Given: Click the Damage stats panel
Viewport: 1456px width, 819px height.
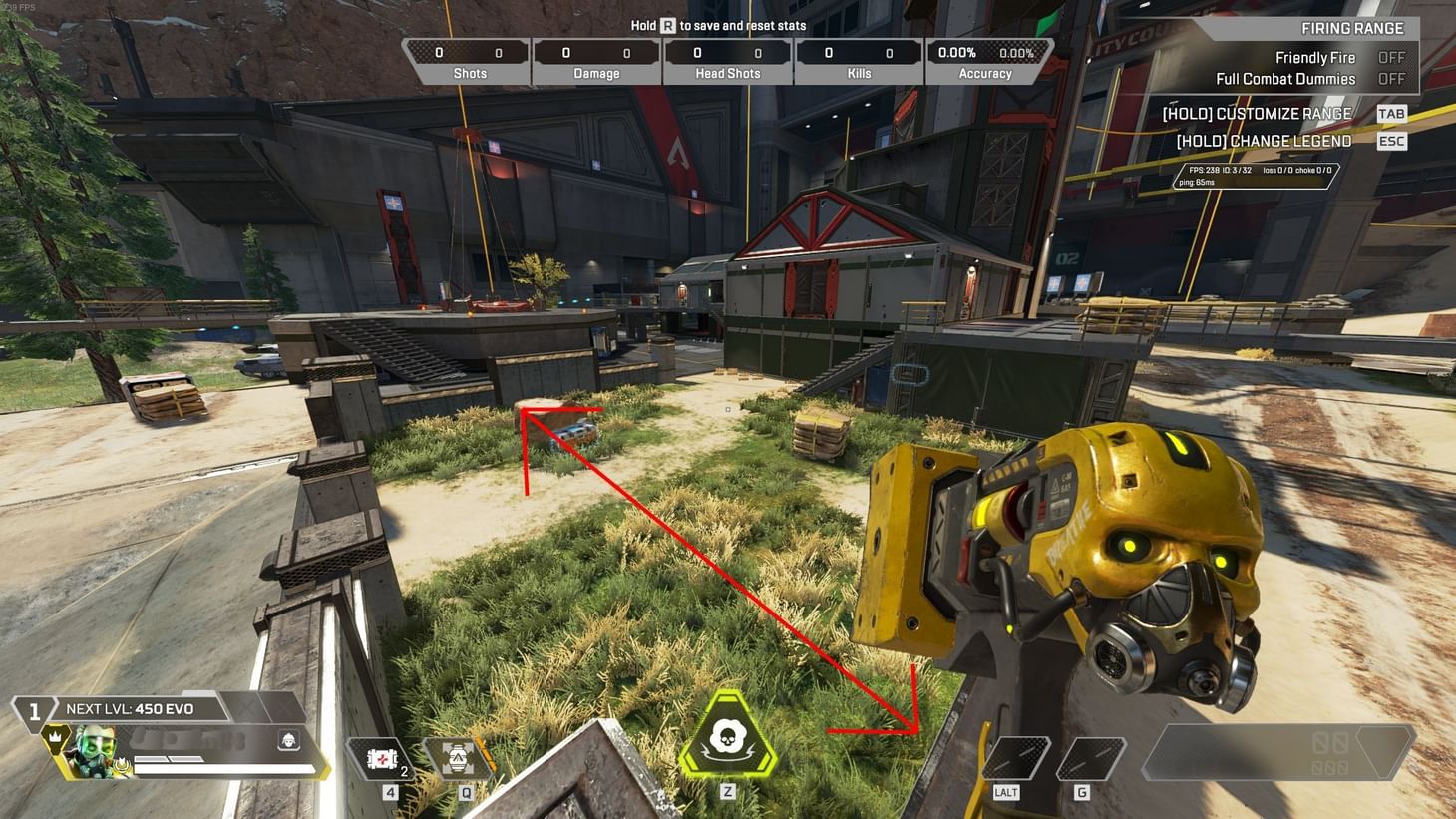Looking at the screenshot, I should pos(595,60).
